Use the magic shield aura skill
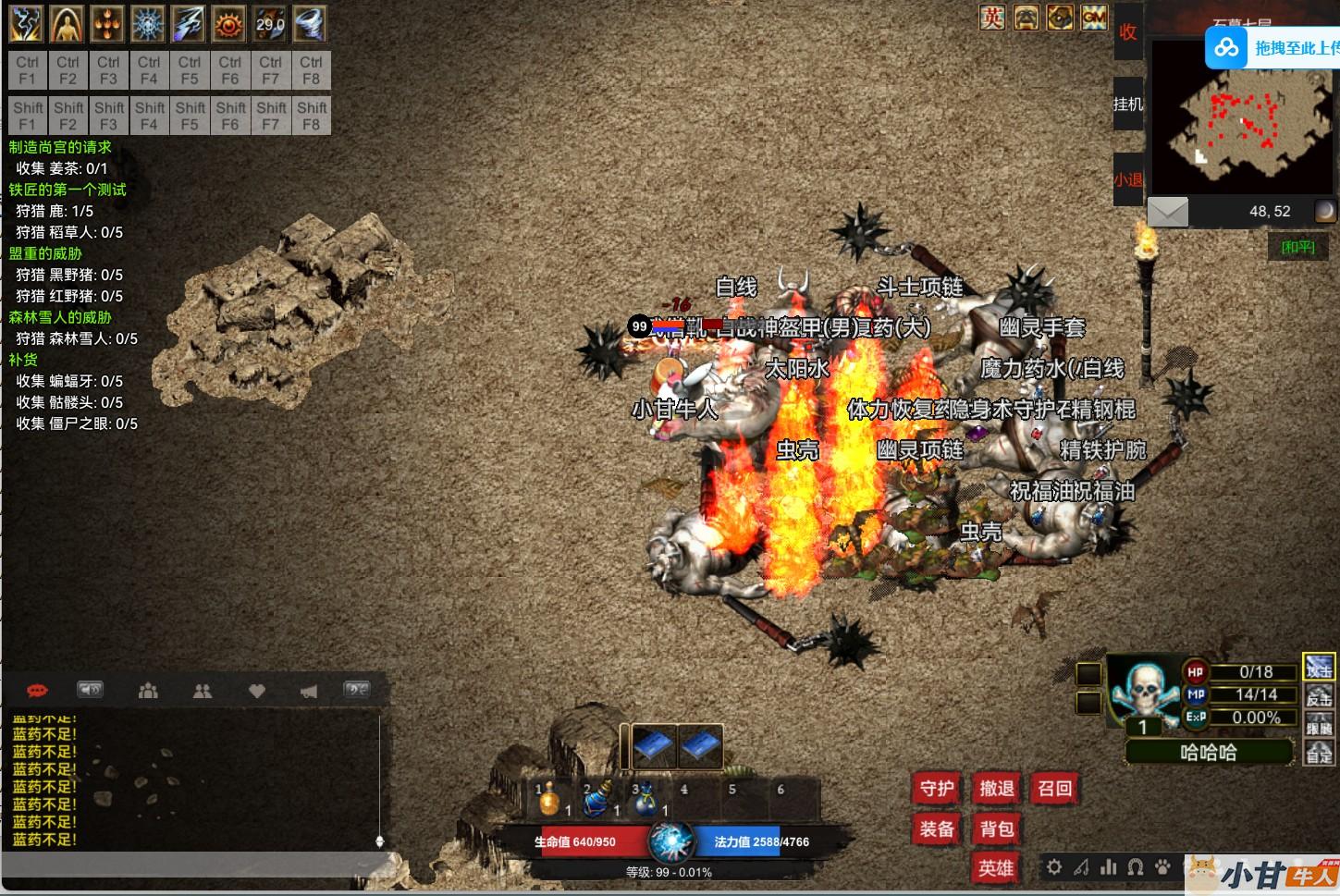 pyautogui.click(x=68, y=24)
